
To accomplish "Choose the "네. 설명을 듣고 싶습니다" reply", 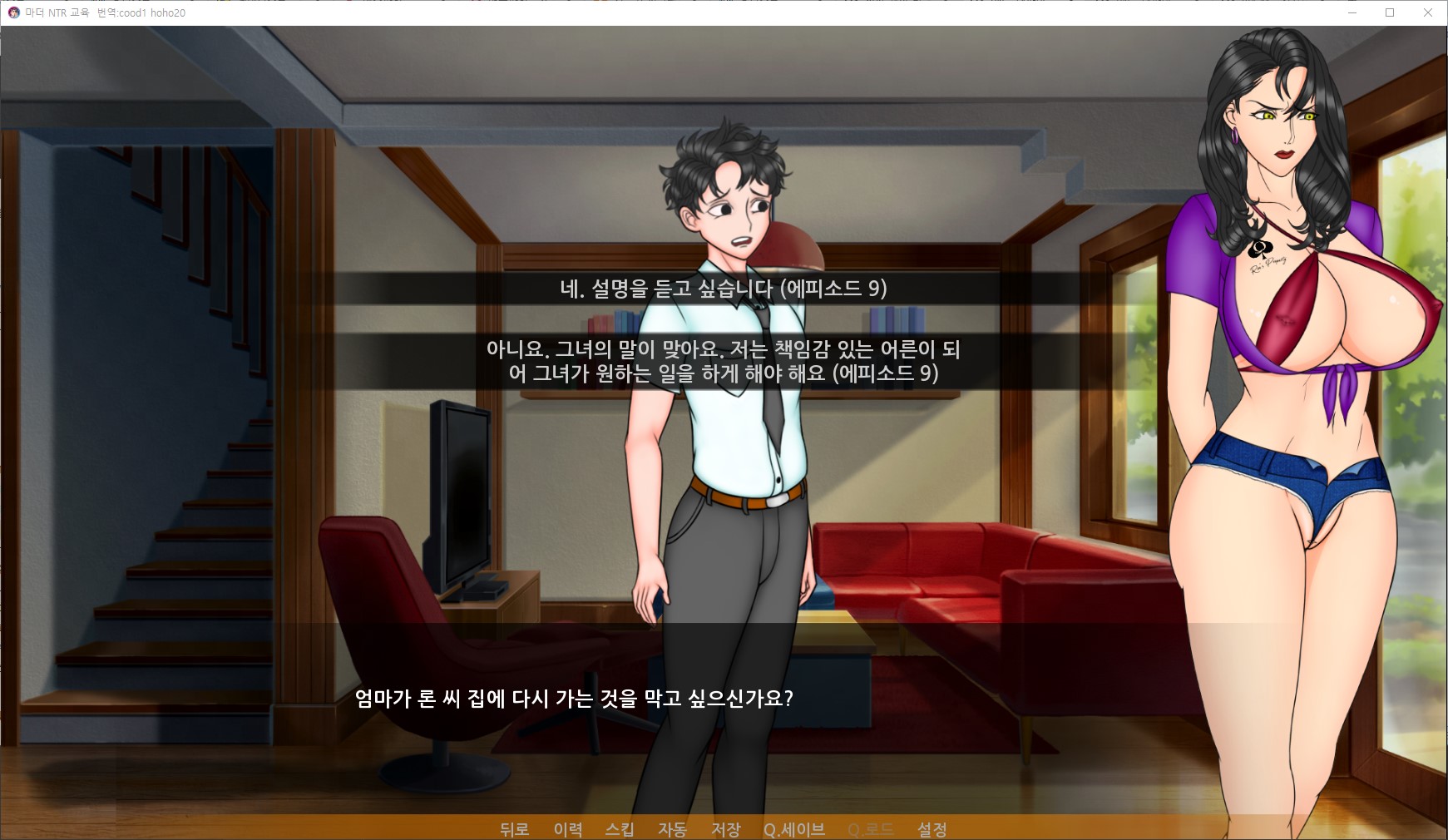I will coord(723,289).
